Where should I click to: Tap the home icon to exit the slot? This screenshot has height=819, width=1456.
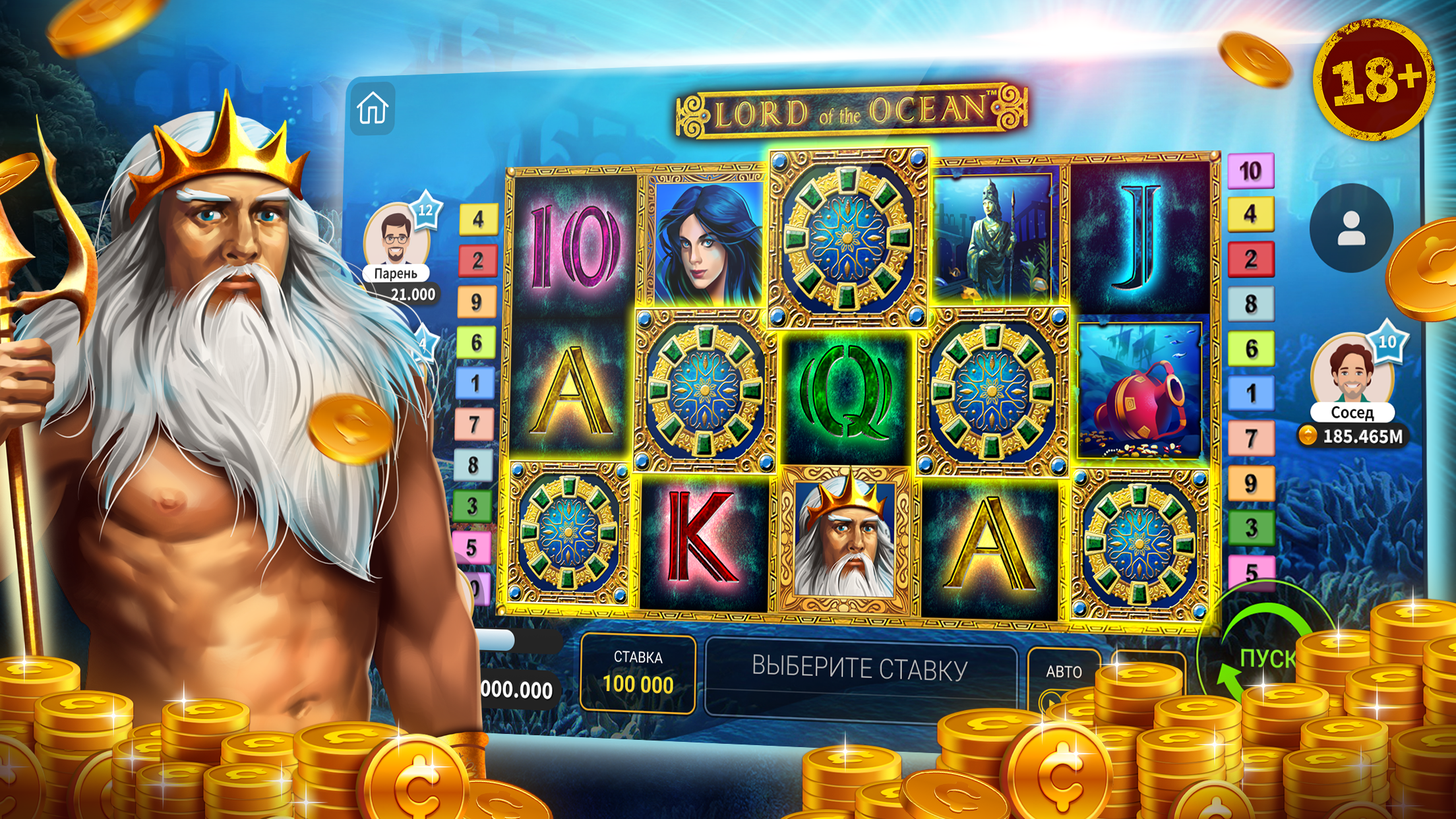[373, 107]
